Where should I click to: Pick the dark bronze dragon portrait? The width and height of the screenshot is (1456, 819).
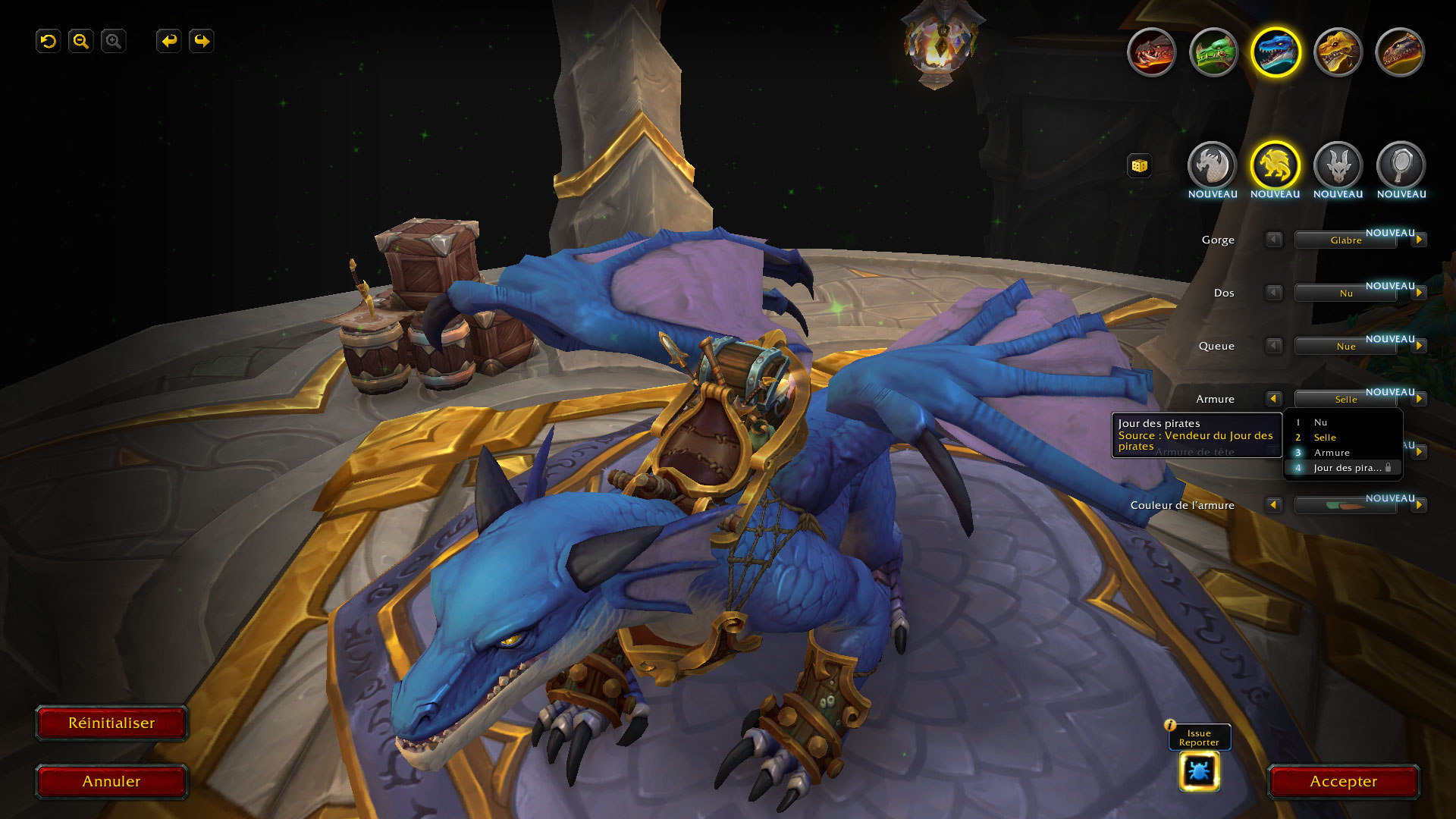1400,52
